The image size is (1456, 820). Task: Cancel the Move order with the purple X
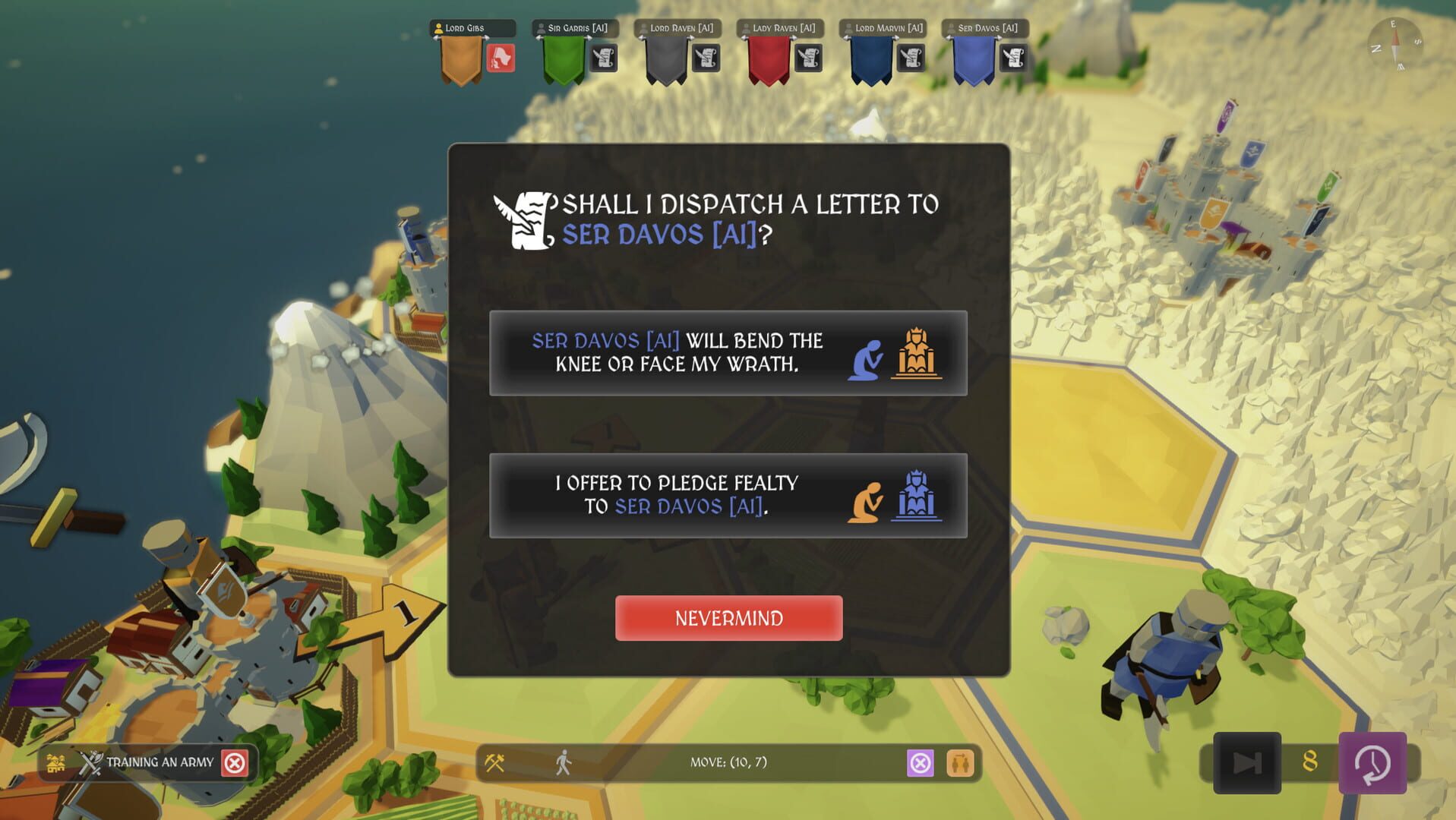(920, 762)
